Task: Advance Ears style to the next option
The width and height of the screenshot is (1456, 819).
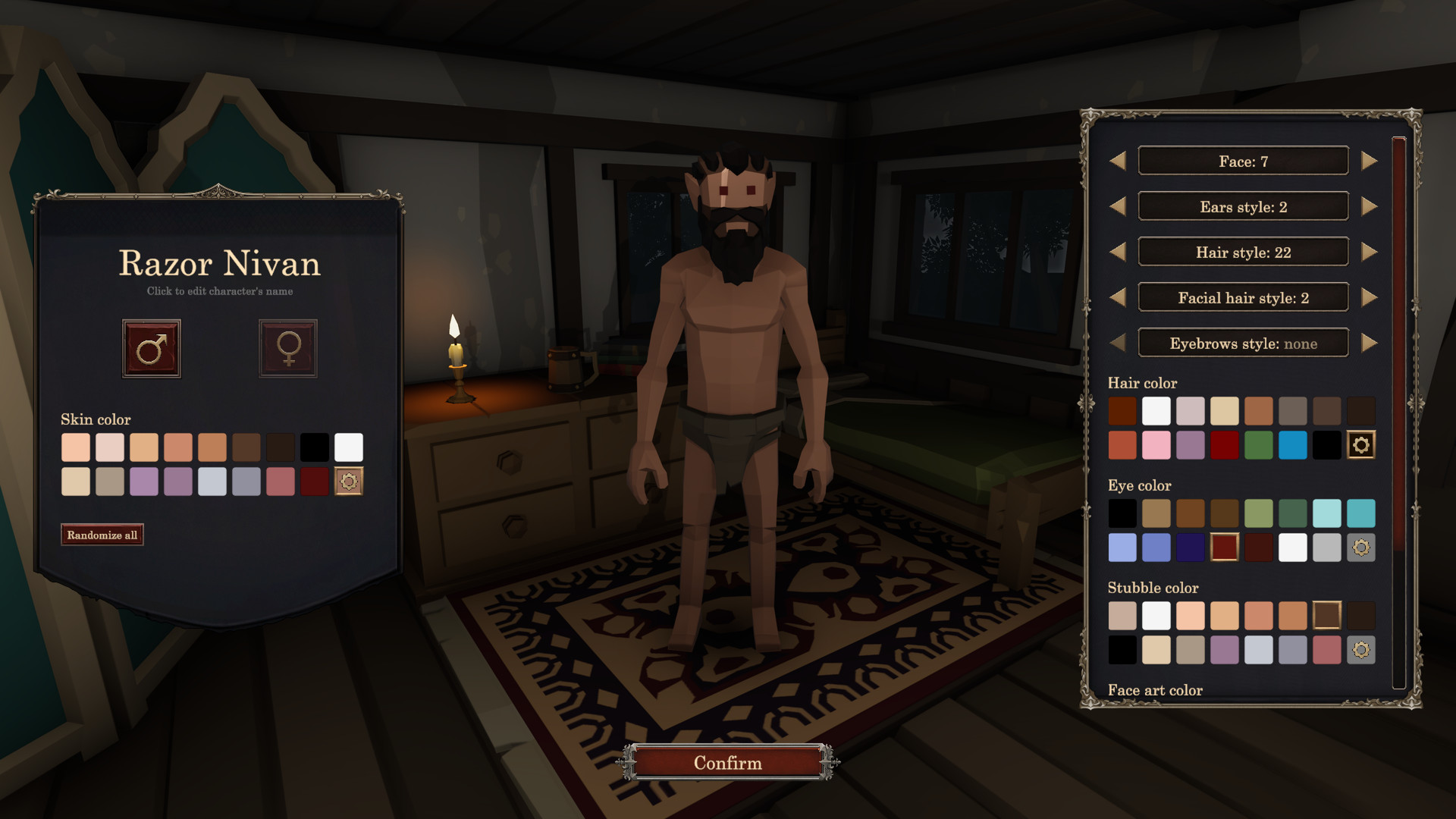Action: click(x=1370, y=206)
